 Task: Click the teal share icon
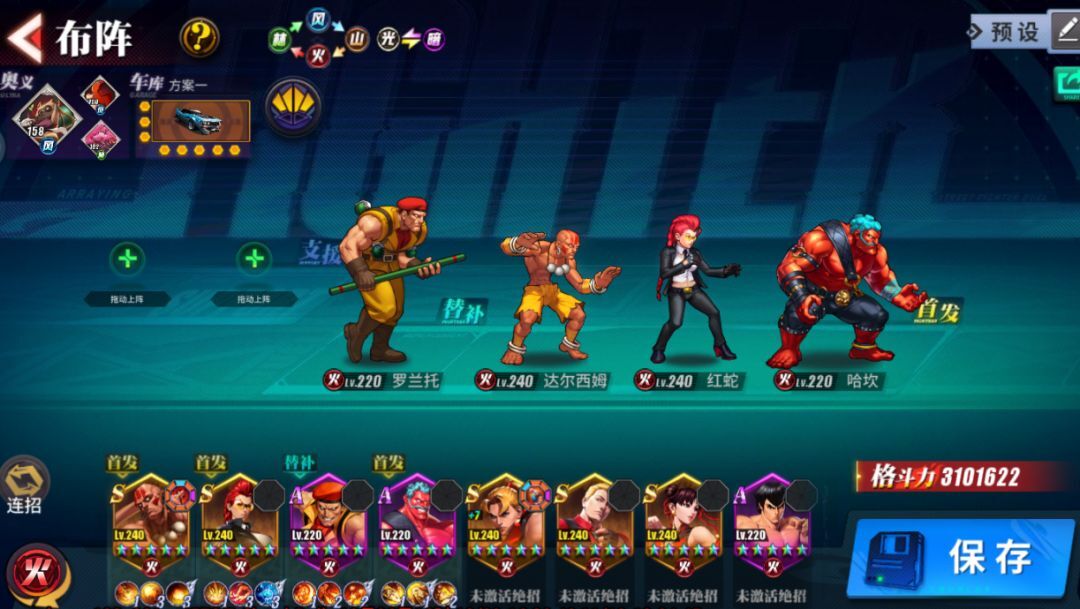tap(1066, 84)
